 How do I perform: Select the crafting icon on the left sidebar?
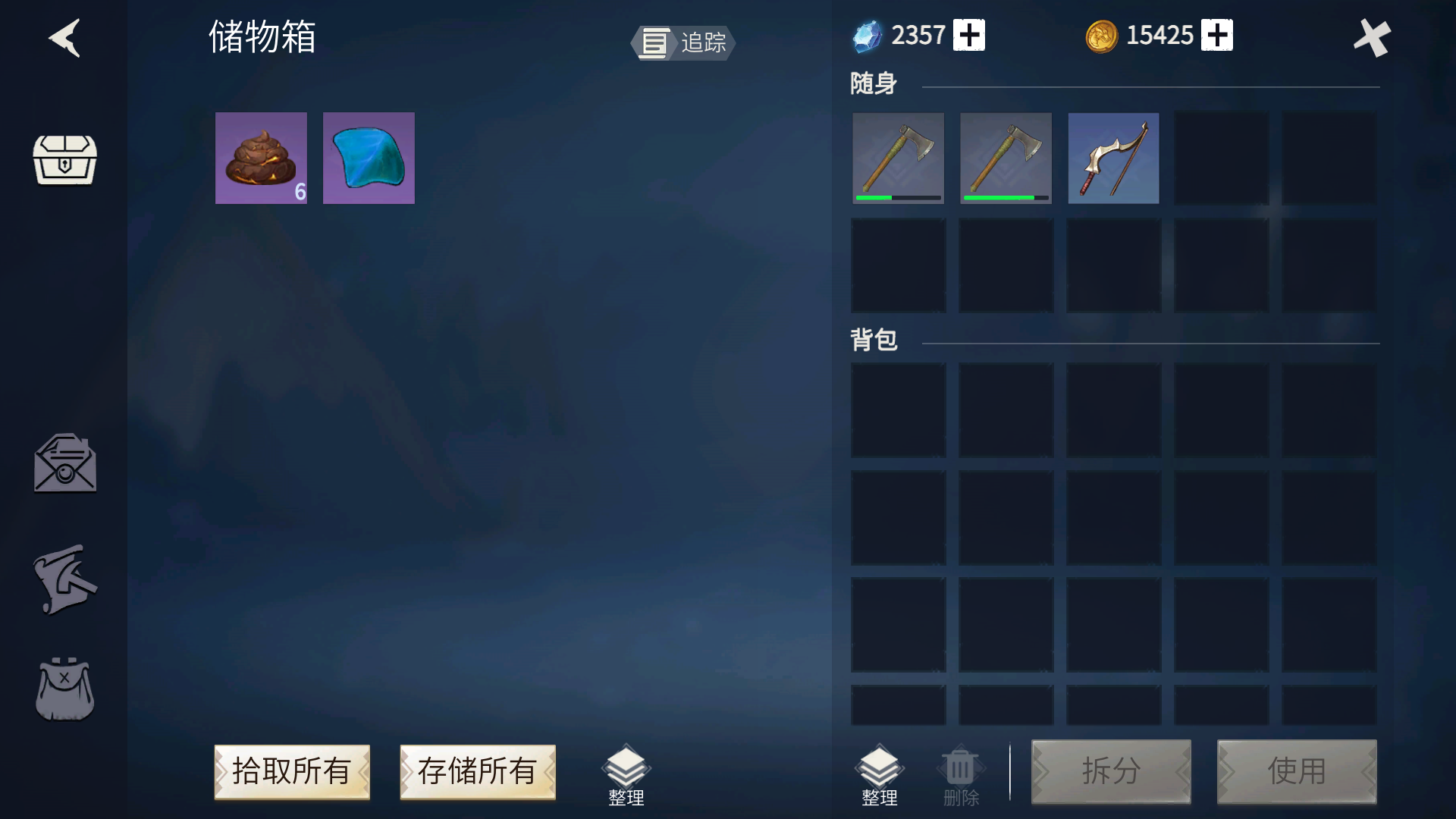[65, 579]
